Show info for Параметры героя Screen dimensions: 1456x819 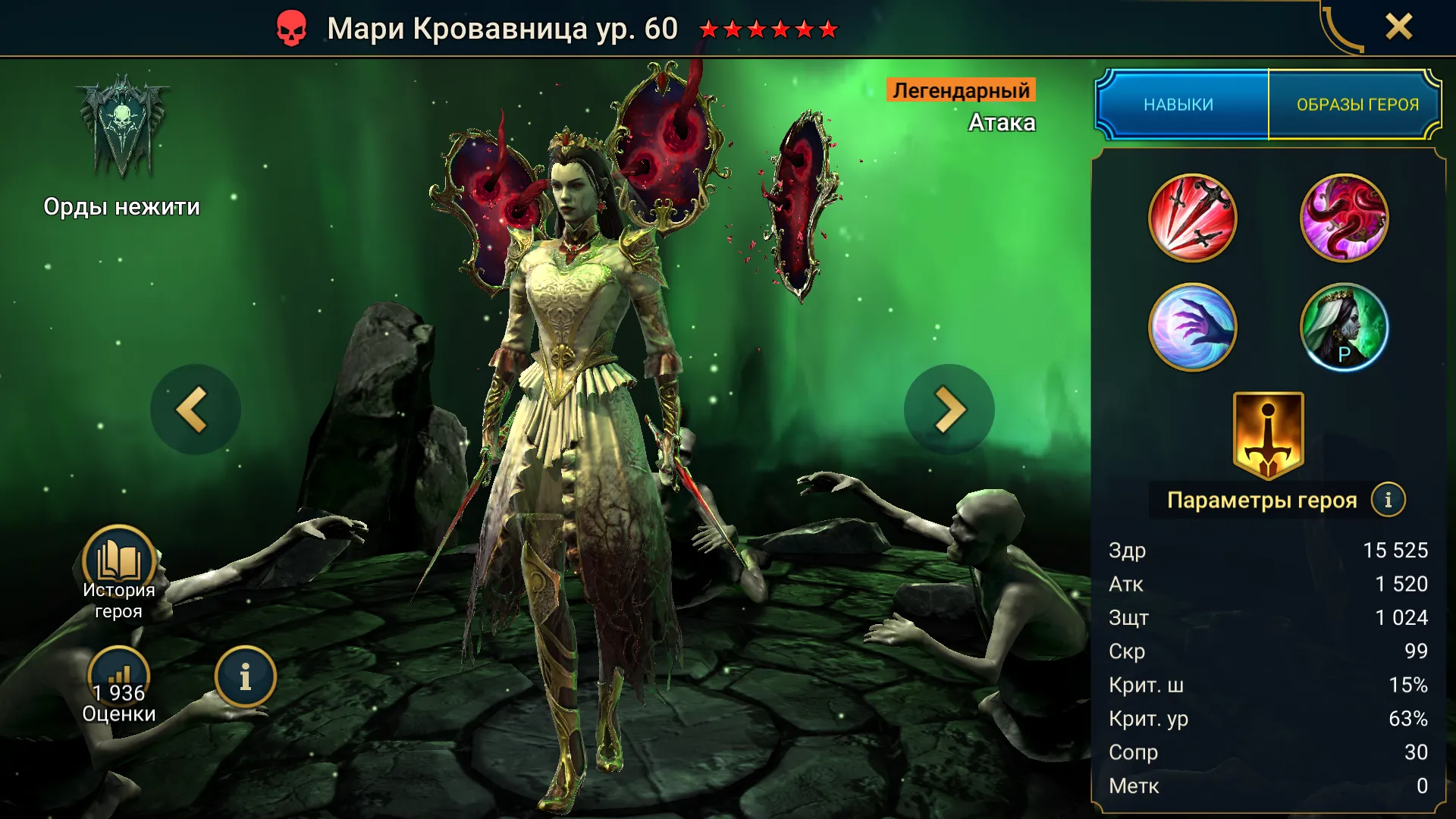point(1388,500)
